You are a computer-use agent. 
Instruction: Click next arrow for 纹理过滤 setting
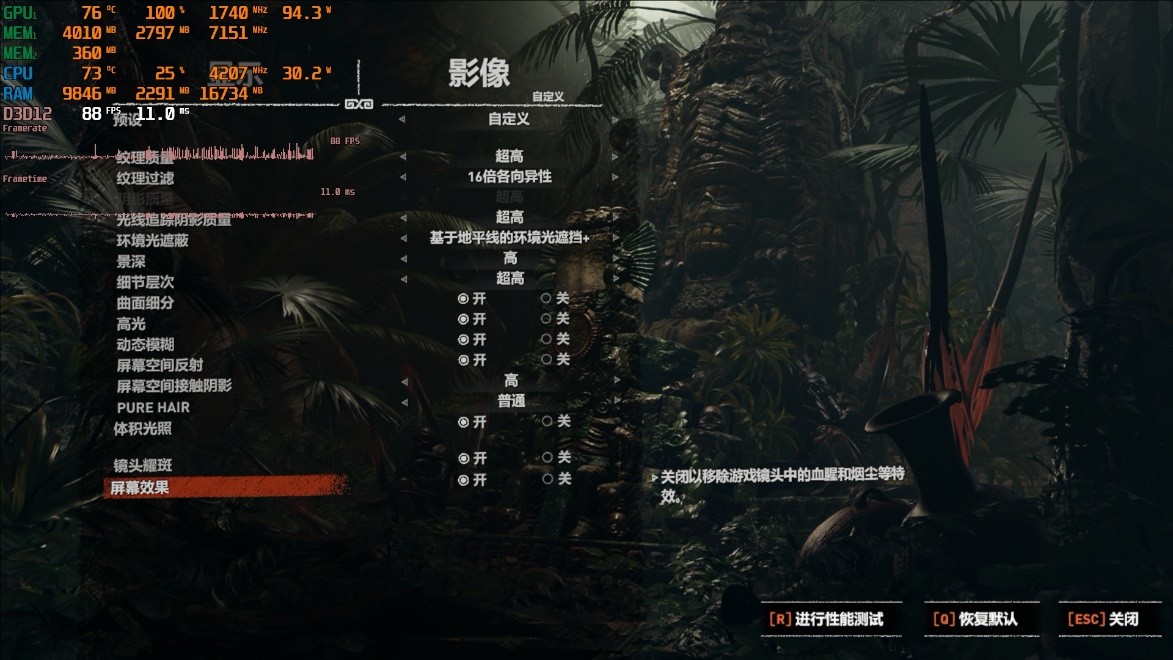pyautogui.click(x=616, y=177)
